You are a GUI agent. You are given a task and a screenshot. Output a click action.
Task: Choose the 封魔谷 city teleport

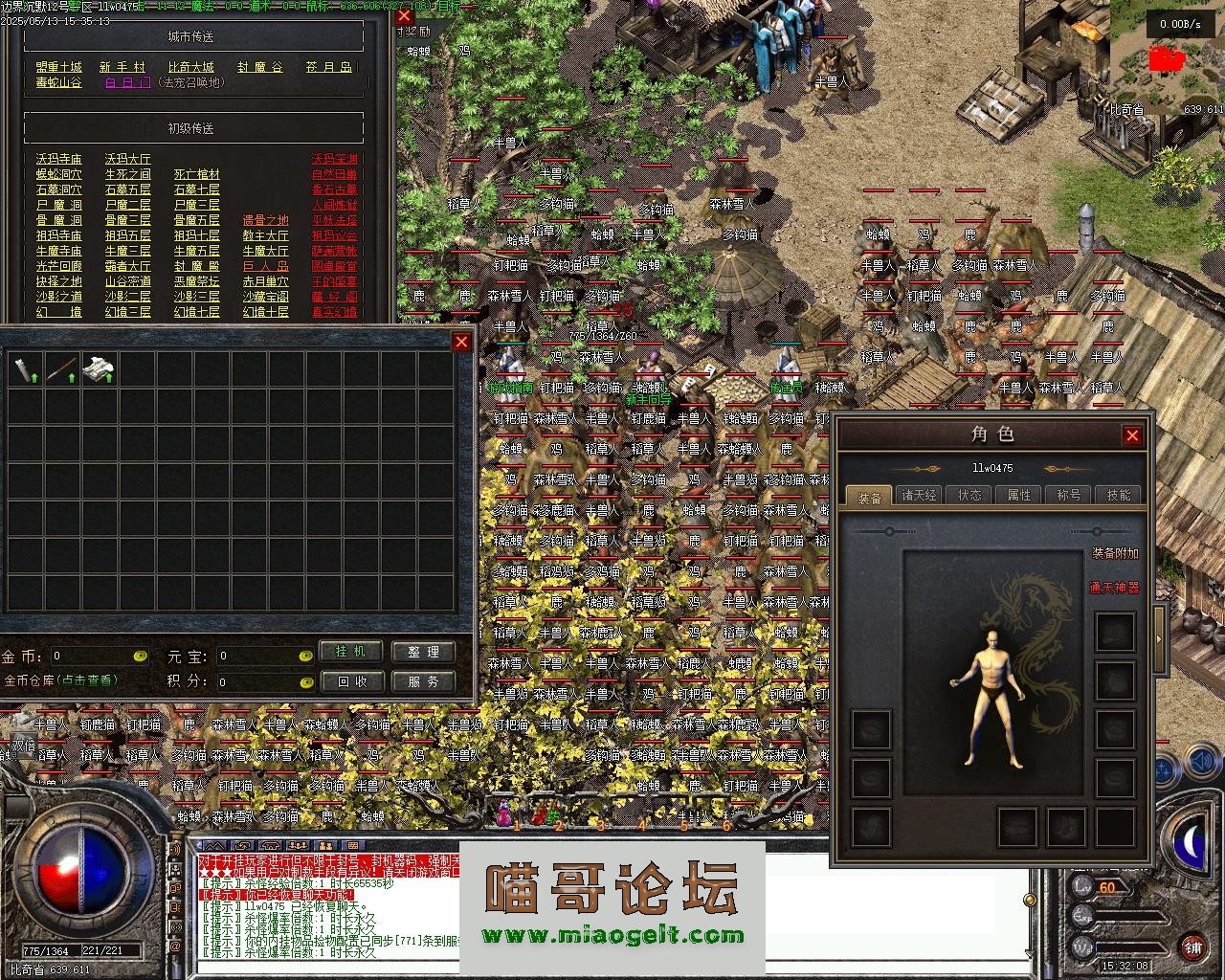tap(260, 67)
